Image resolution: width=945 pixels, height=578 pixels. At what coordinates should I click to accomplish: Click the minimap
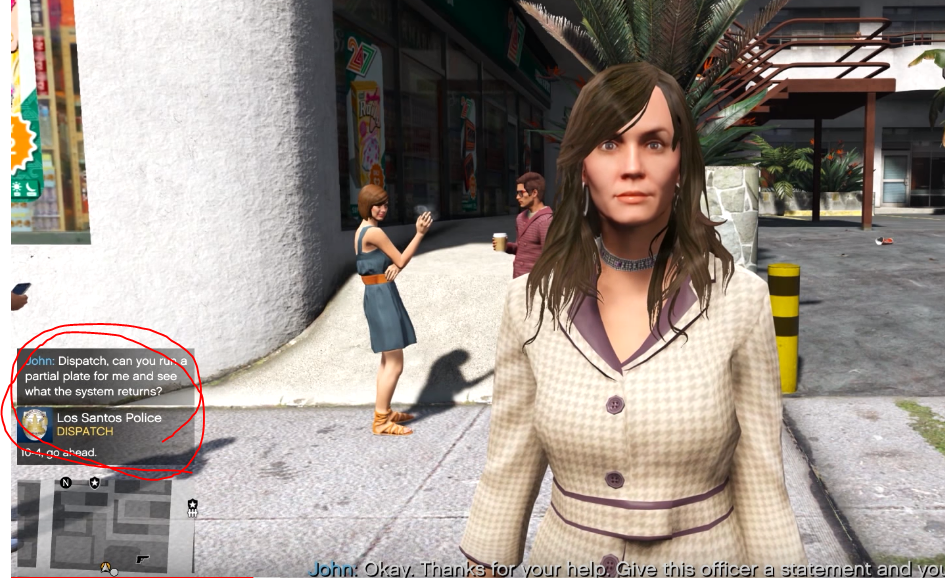(105, 524)
